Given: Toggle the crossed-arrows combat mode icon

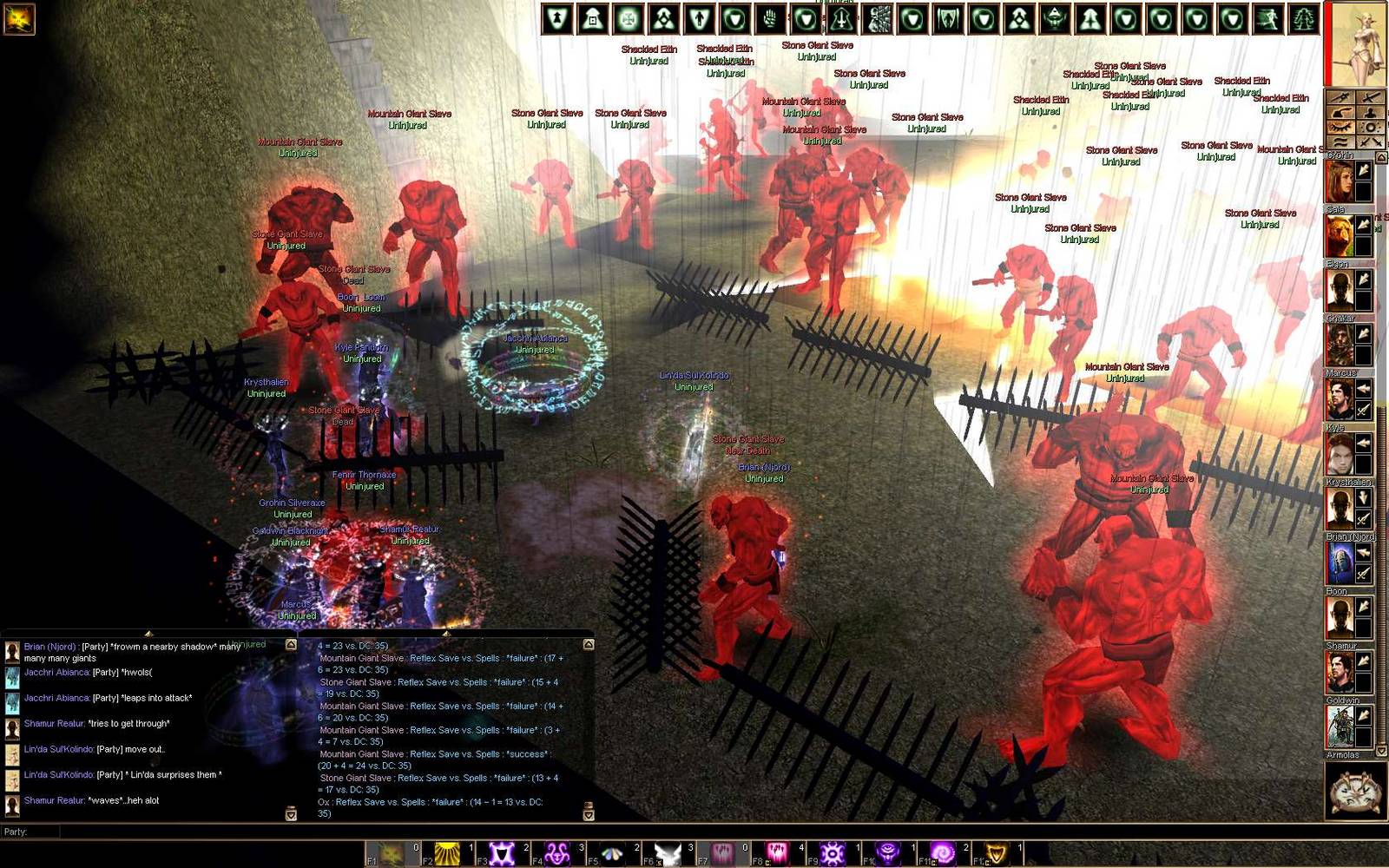Looking at the screenshot, I should tap(1372, 141).
